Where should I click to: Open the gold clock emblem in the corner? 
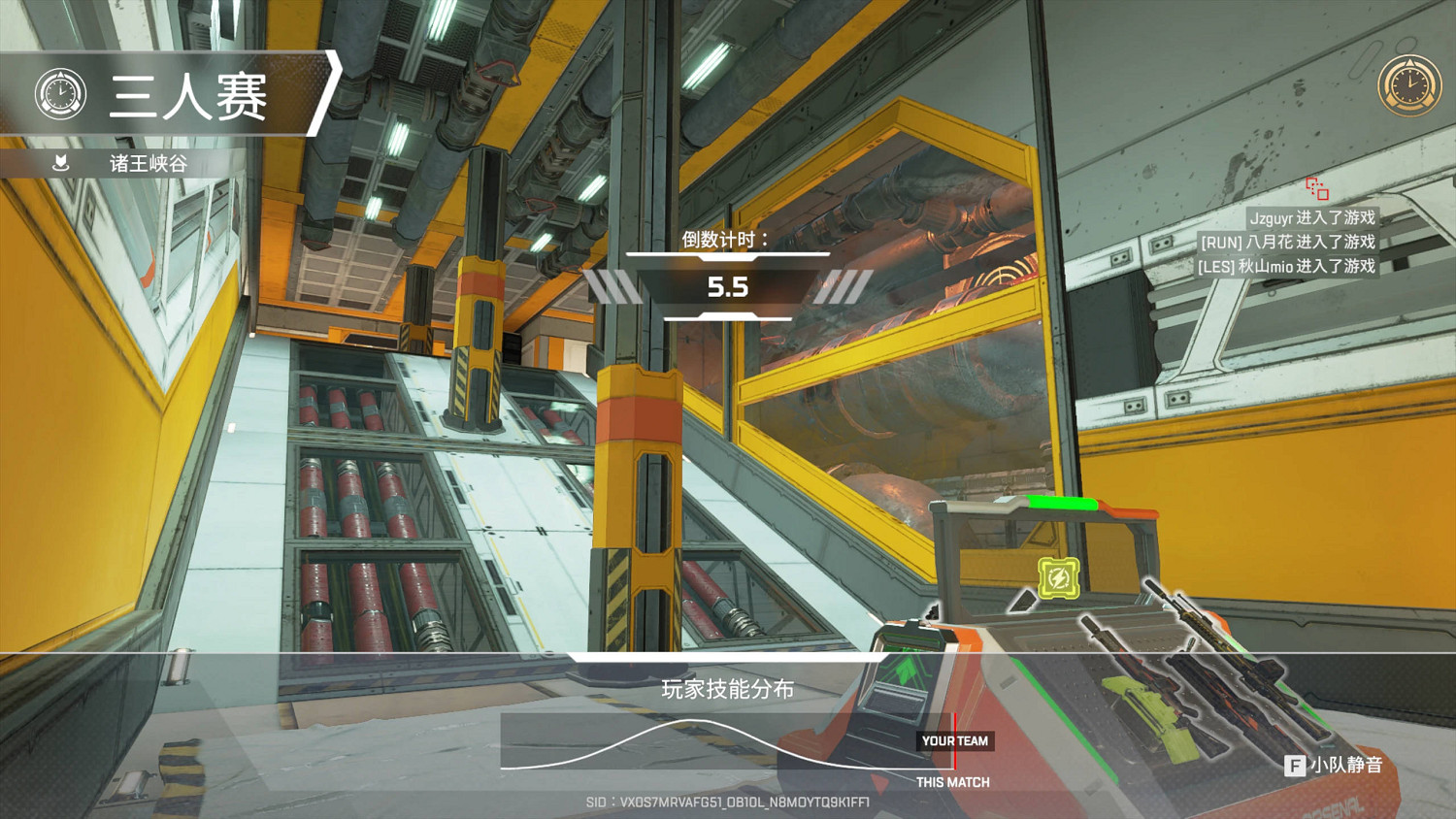coord(1409,85)
